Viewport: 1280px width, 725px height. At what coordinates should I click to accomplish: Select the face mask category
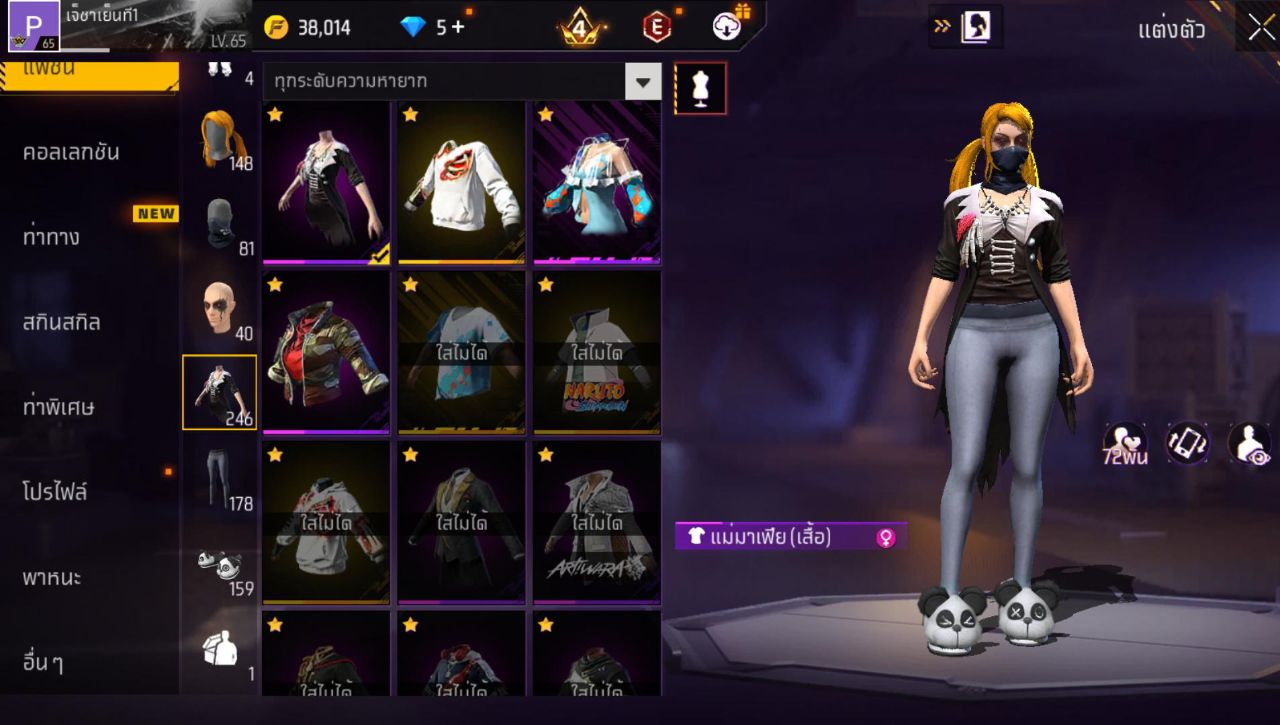(x=220, y=224)
